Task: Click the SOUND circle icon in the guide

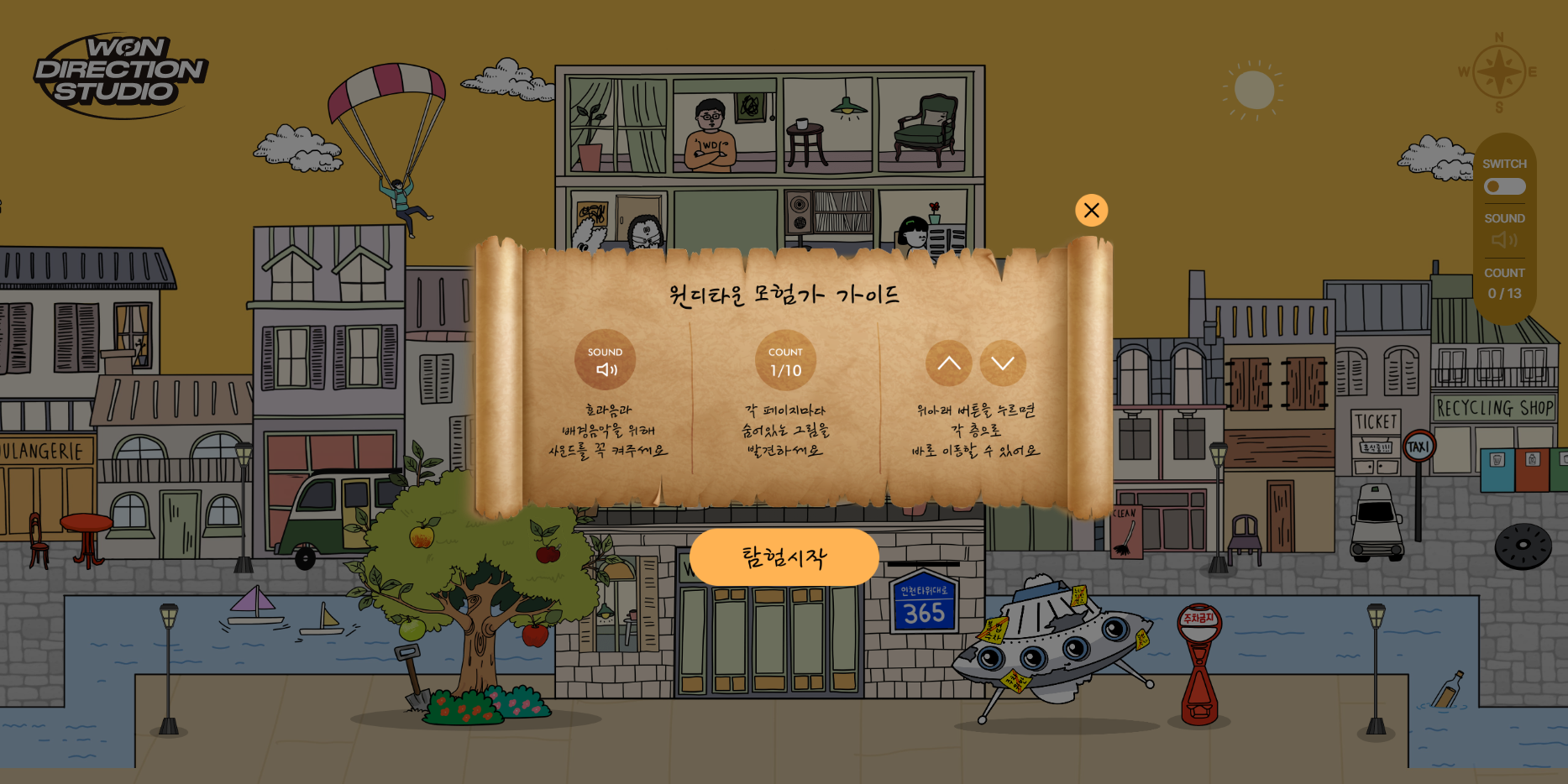Action: (x=605, y=361)
